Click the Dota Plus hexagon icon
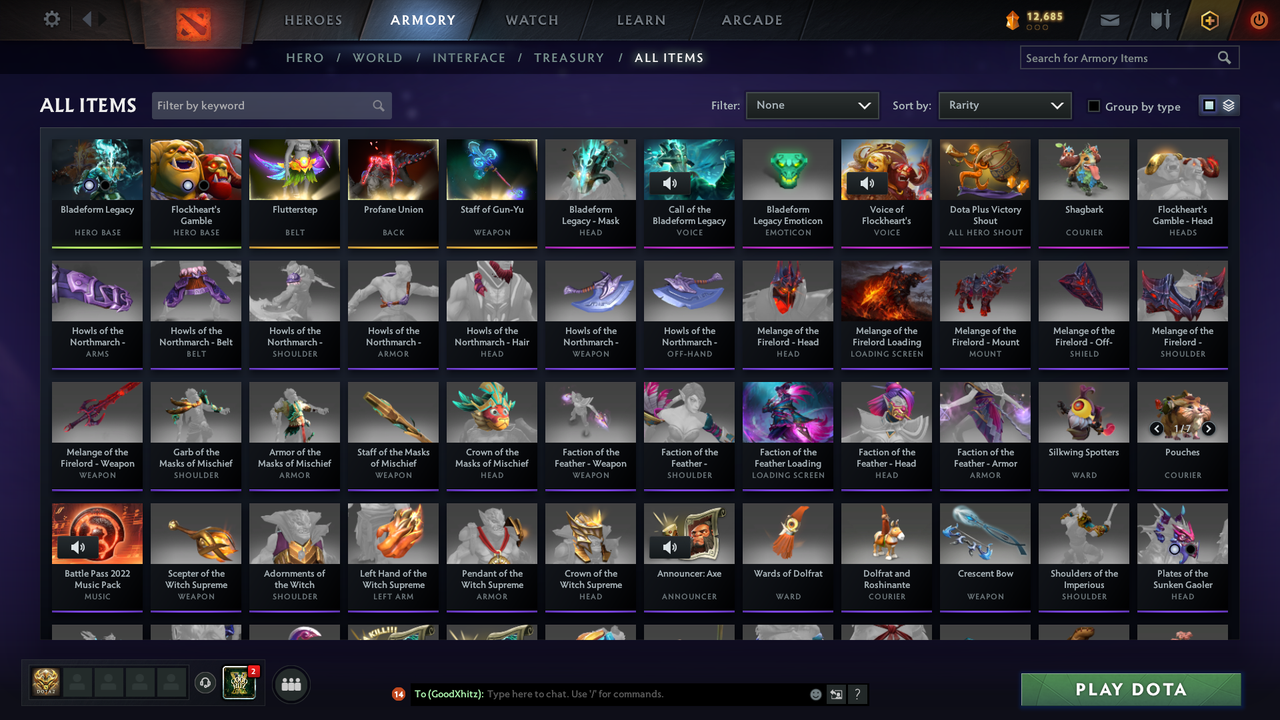 click(1209, 18)
